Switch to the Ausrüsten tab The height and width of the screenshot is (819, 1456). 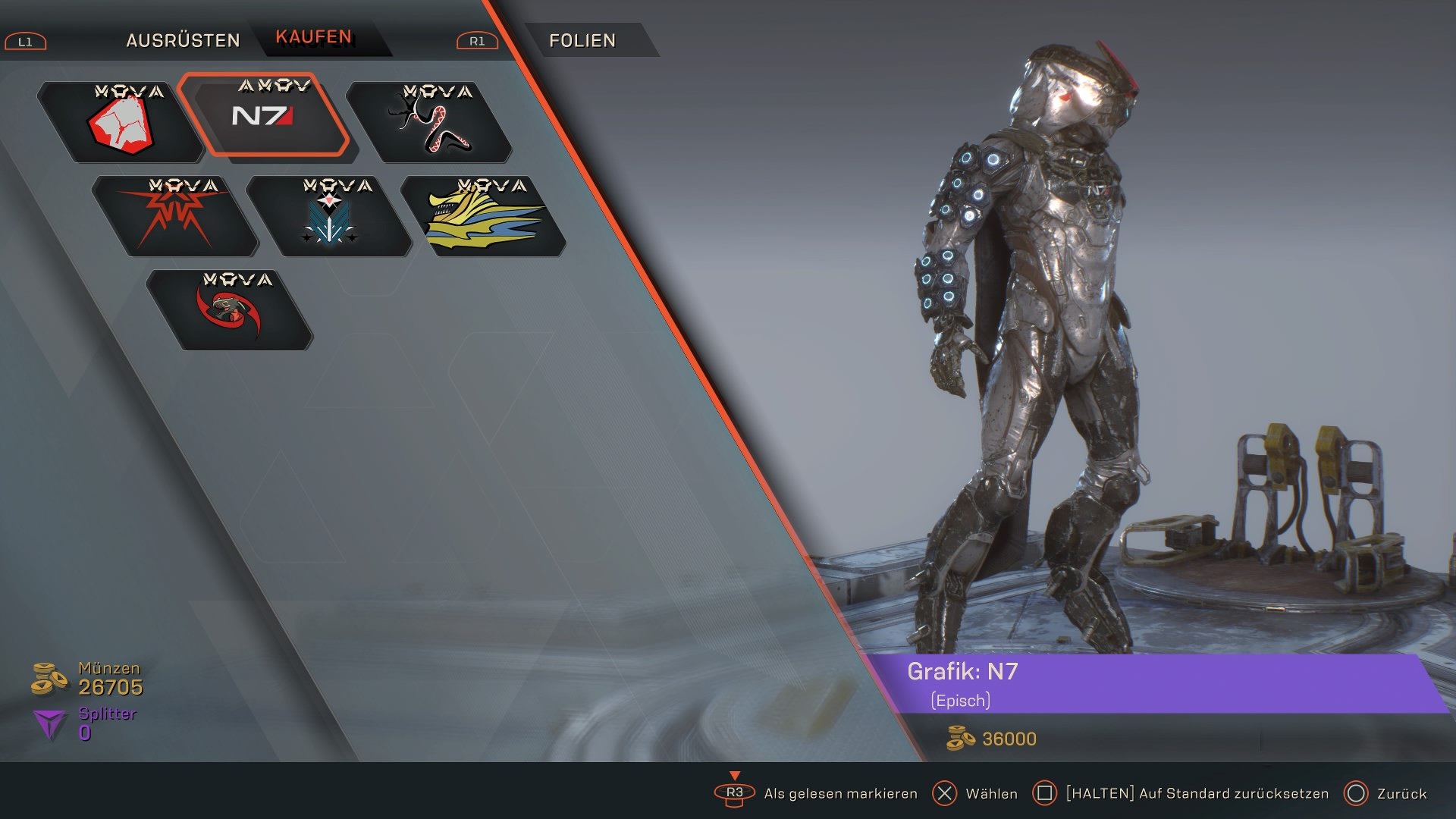click(183, 40)
